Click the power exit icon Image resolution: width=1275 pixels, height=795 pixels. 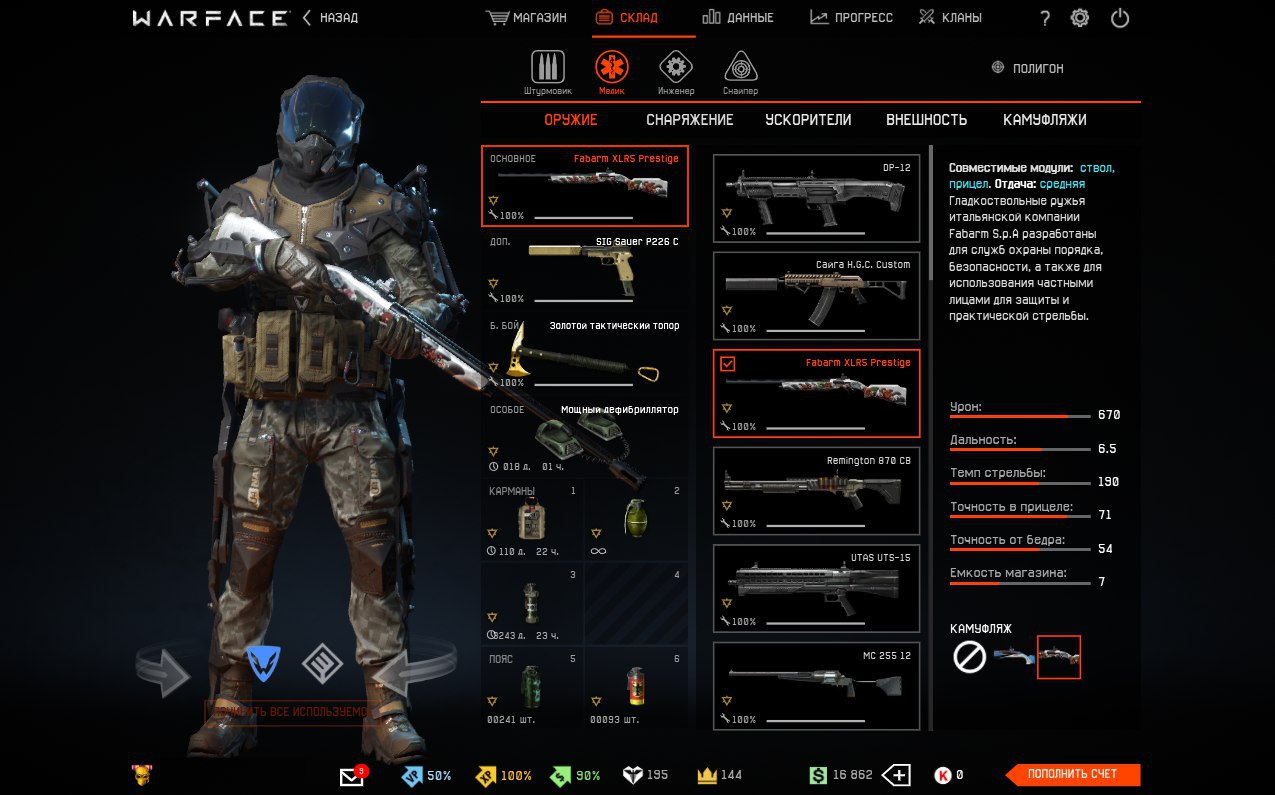[1120, 18]
